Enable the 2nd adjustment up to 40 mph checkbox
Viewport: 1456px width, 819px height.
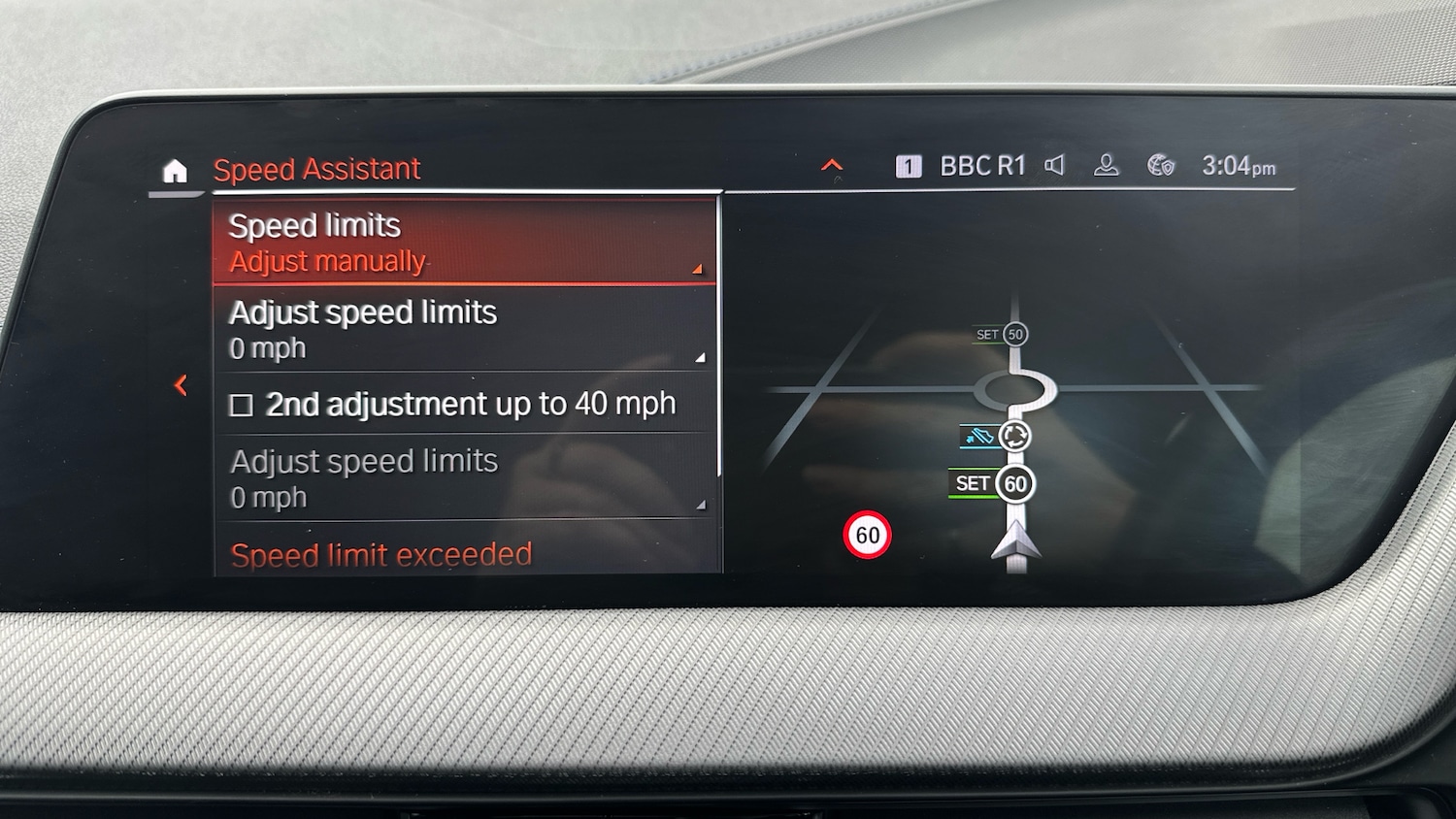tap(240, 405)
